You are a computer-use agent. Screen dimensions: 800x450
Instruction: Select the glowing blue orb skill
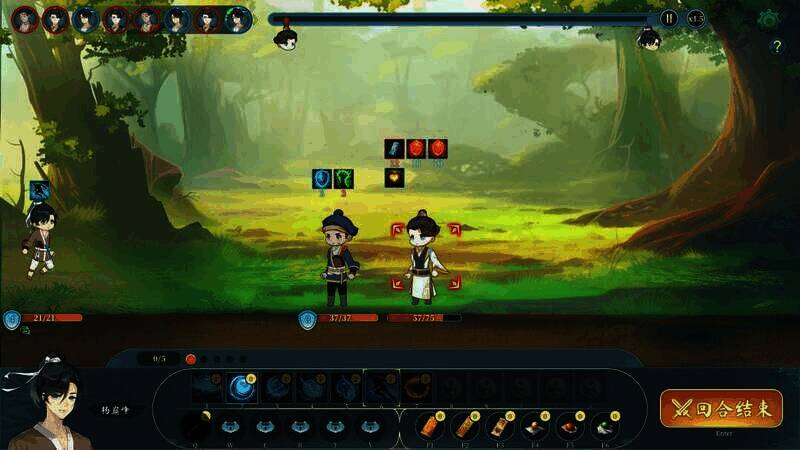click(x=240, y=387)
